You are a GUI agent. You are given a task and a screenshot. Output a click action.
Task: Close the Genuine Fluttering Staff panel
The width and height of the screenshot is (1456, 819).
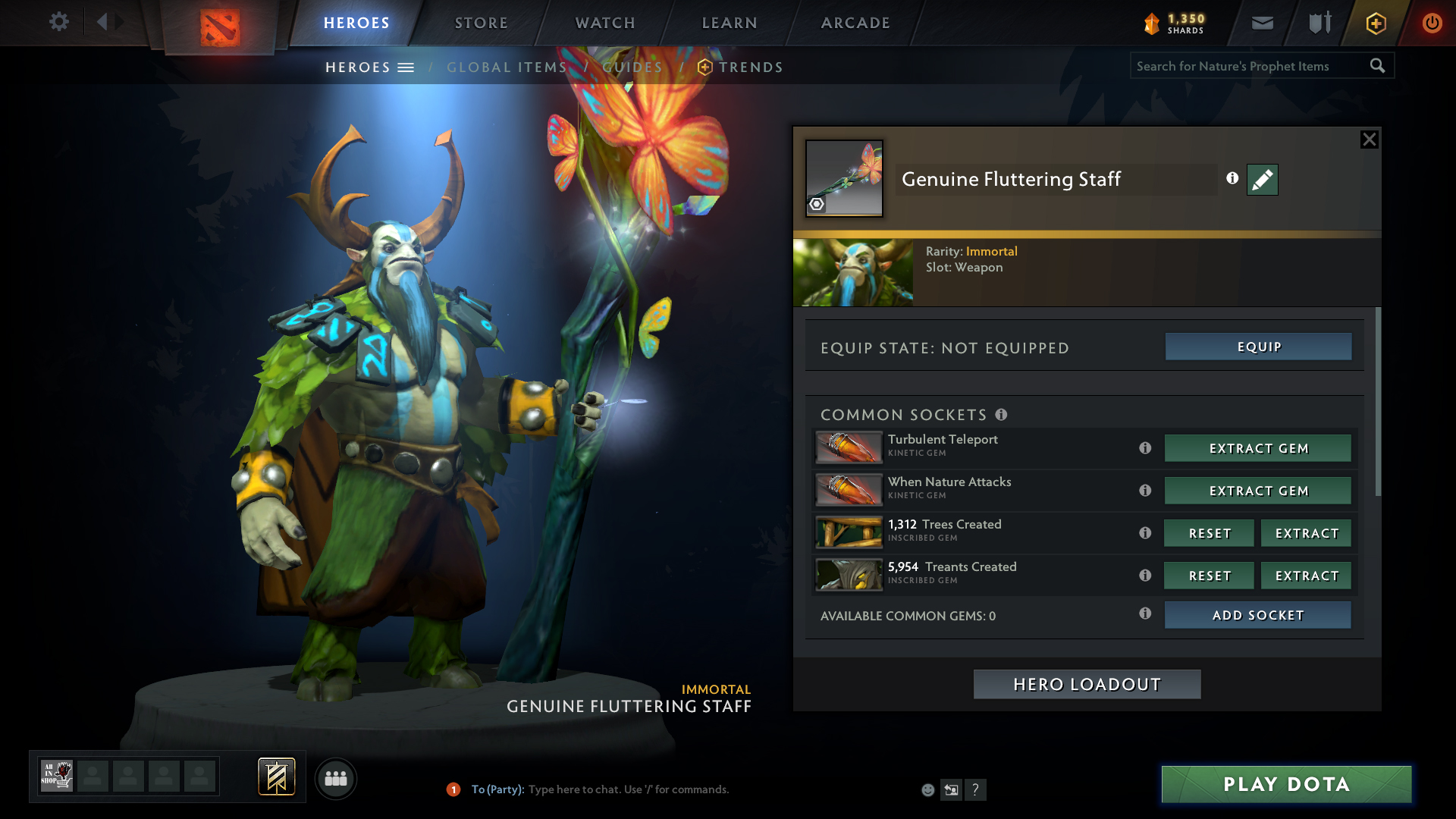click(1369, 140)
